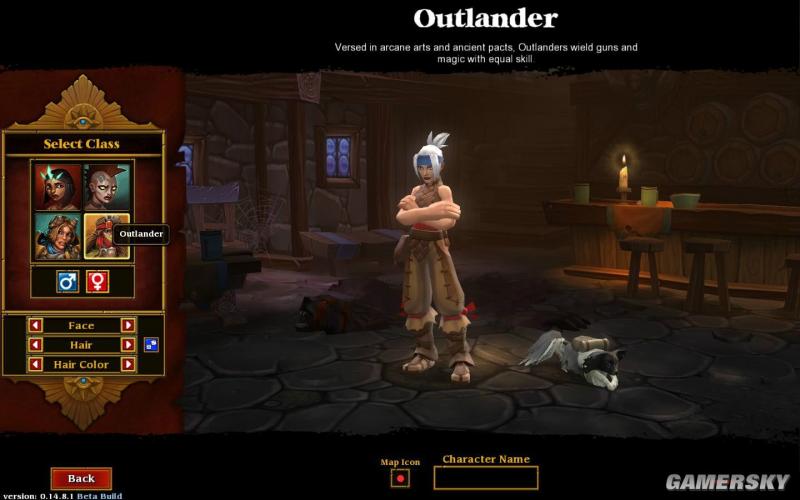This screenshot has width=800, height=500.
Task: Choose the Berserker class portrait with mohawk
Action: pos(107,186)
